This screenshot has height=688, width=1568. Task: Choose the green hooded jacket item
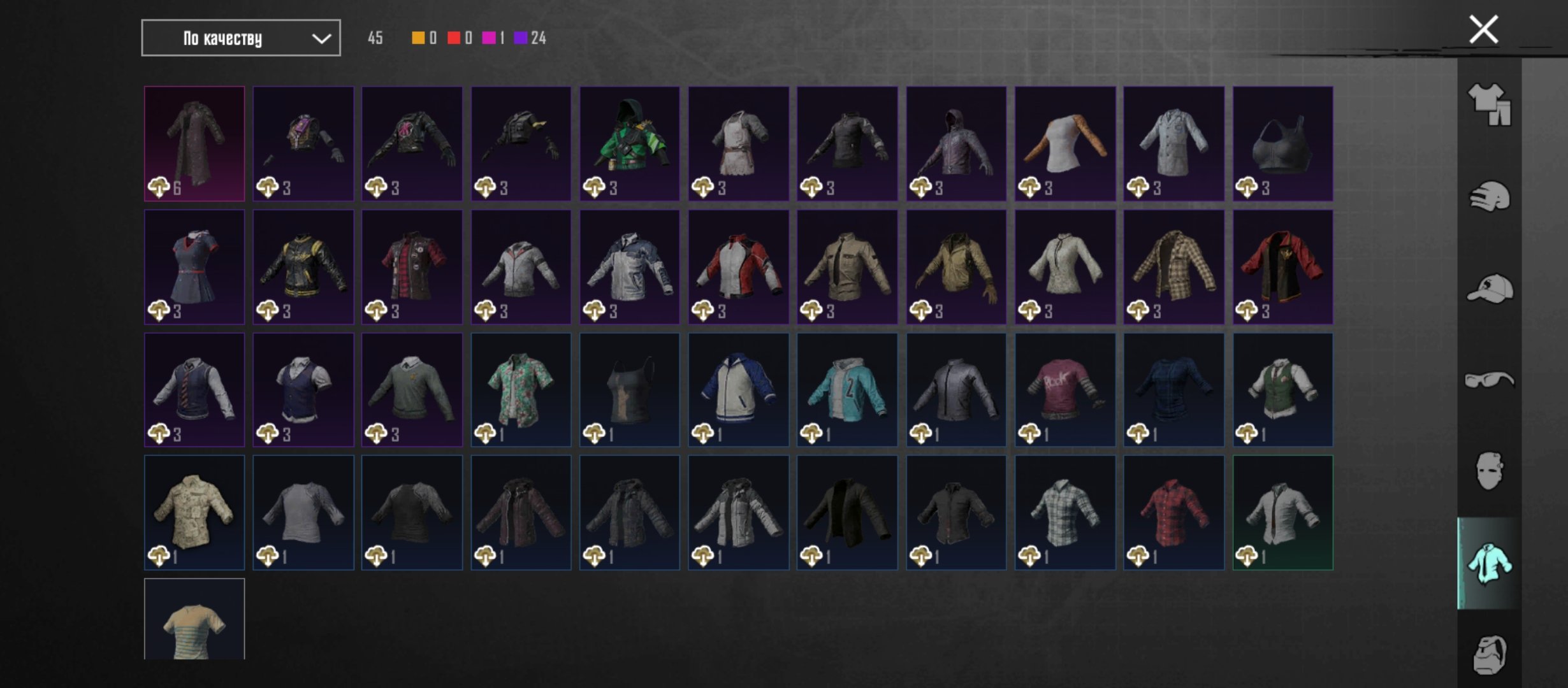point(630,143)
